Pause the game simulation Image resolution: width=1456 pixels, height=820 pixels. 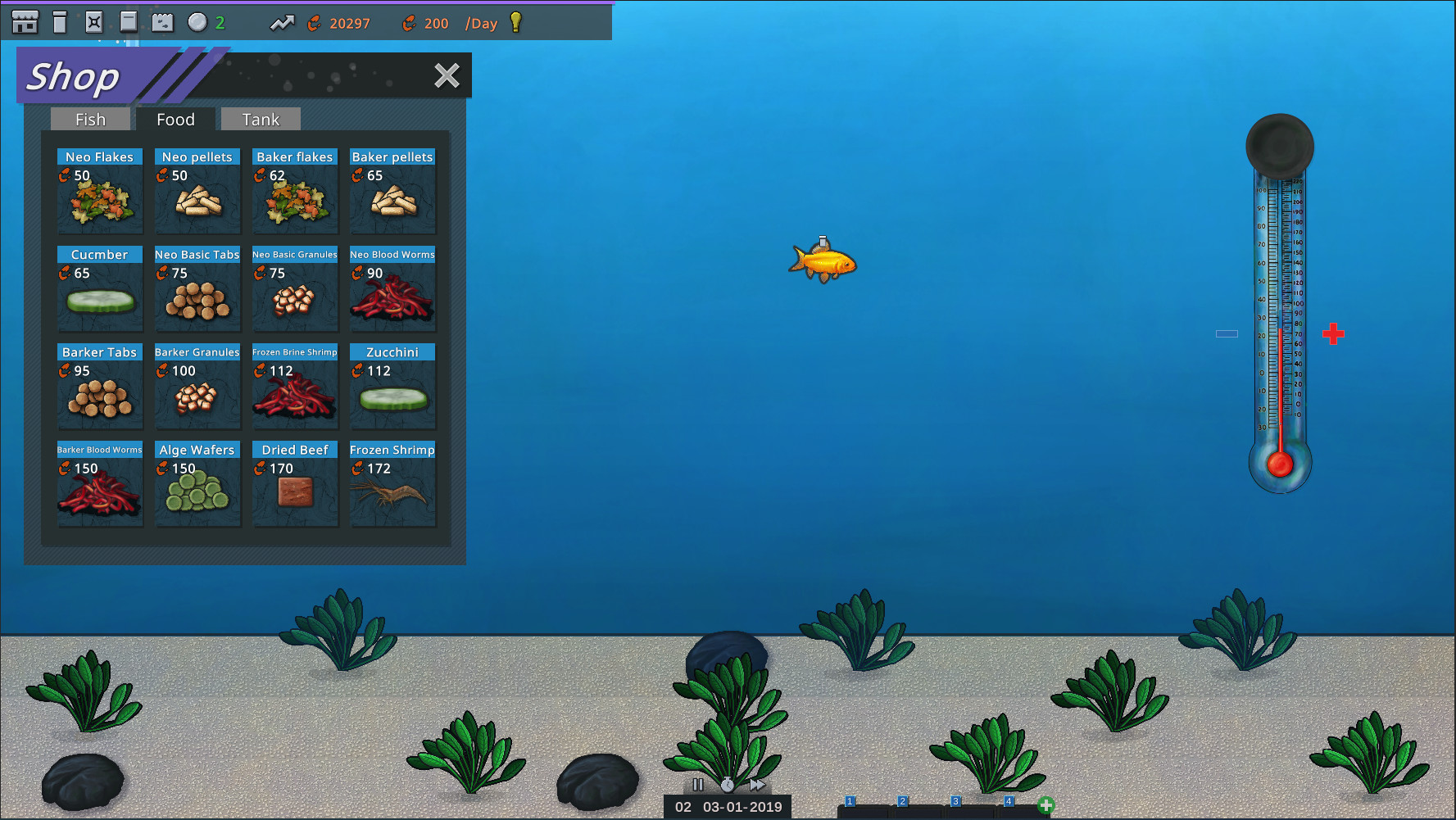[697, 784]
